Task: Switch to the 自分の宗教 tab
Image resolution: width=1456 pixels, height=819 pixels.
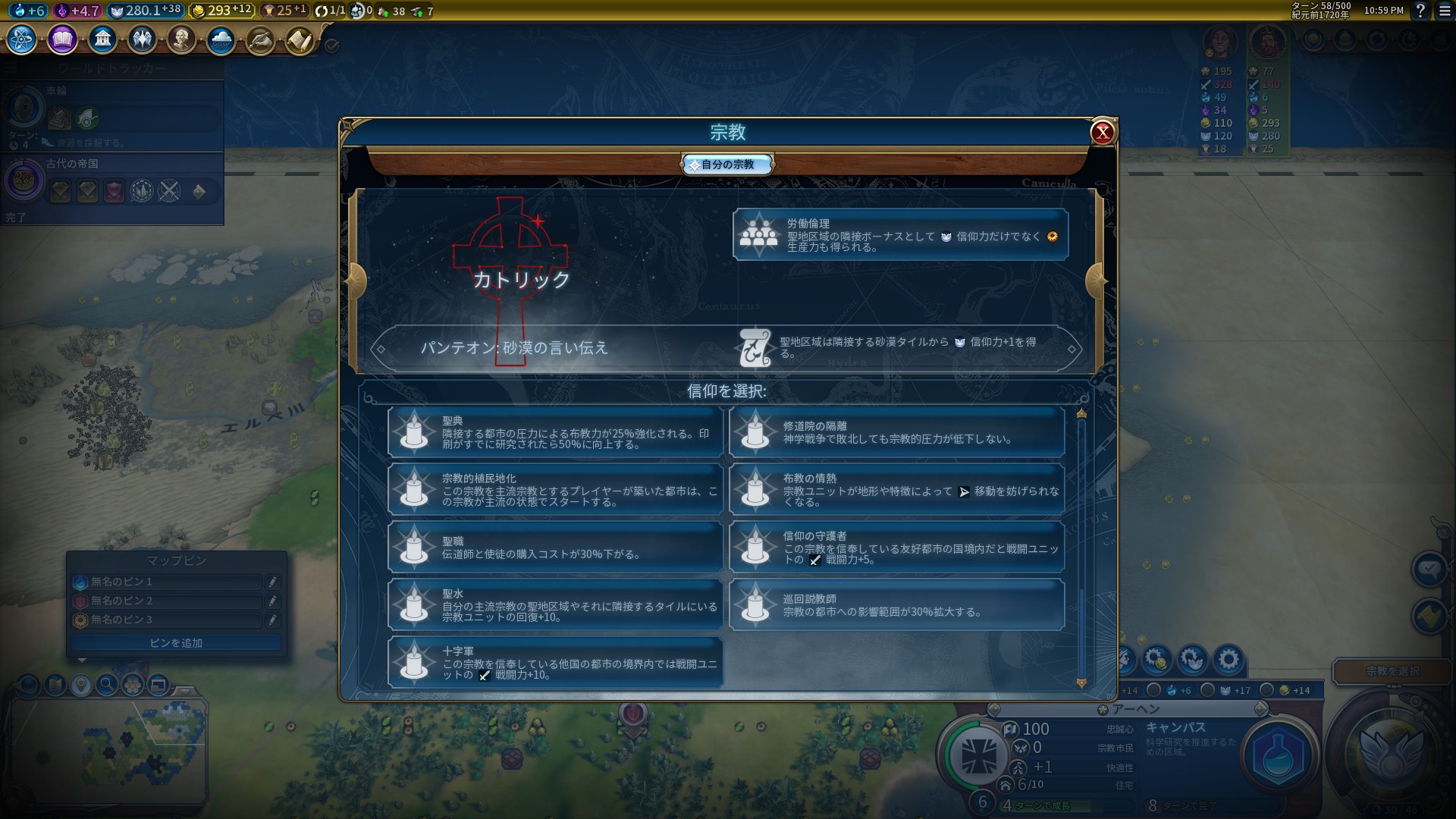Action: point(727,165)
